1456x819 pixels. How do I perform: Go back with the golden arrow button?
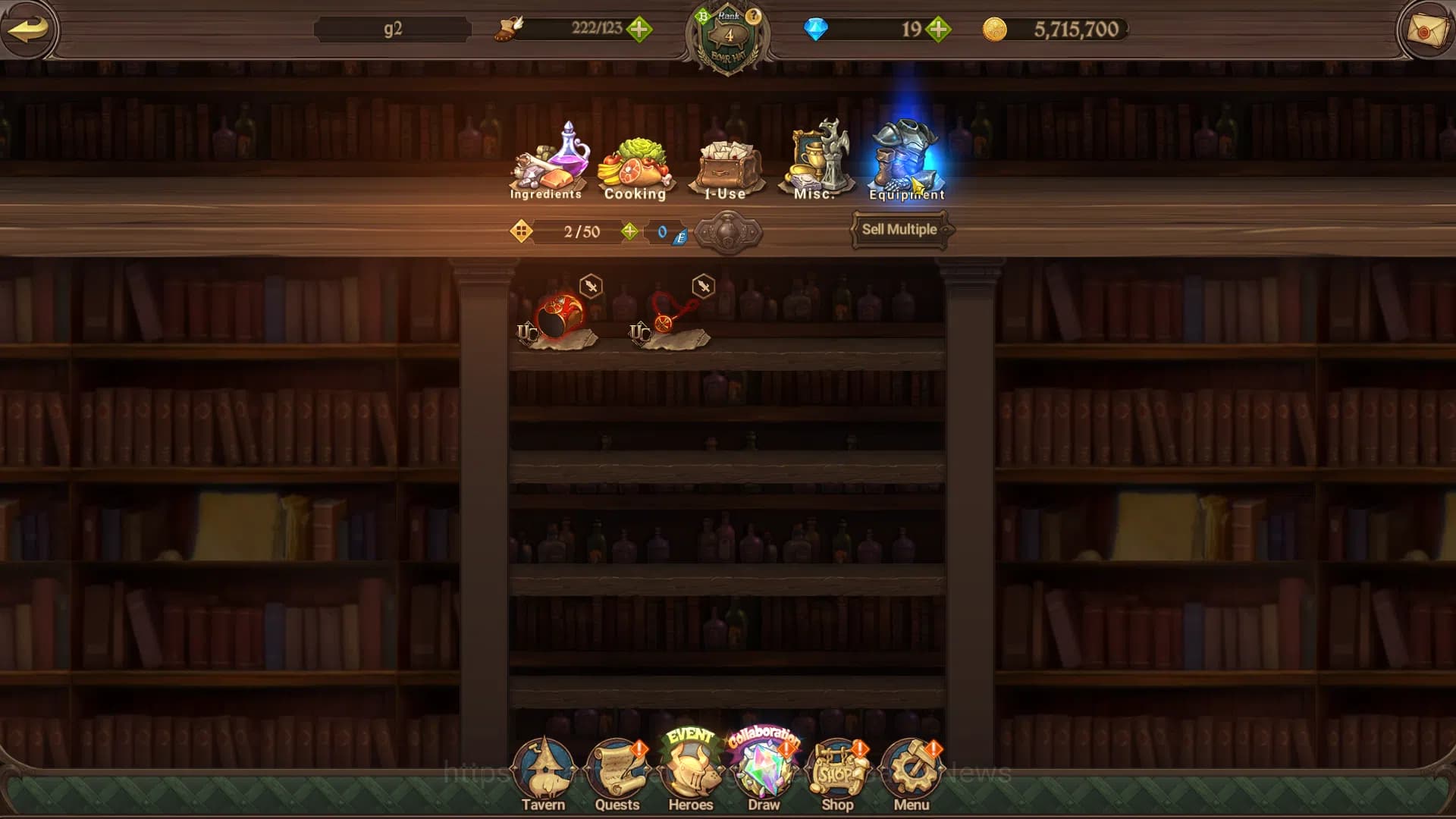pyautogui.click(x=29, y=30)
